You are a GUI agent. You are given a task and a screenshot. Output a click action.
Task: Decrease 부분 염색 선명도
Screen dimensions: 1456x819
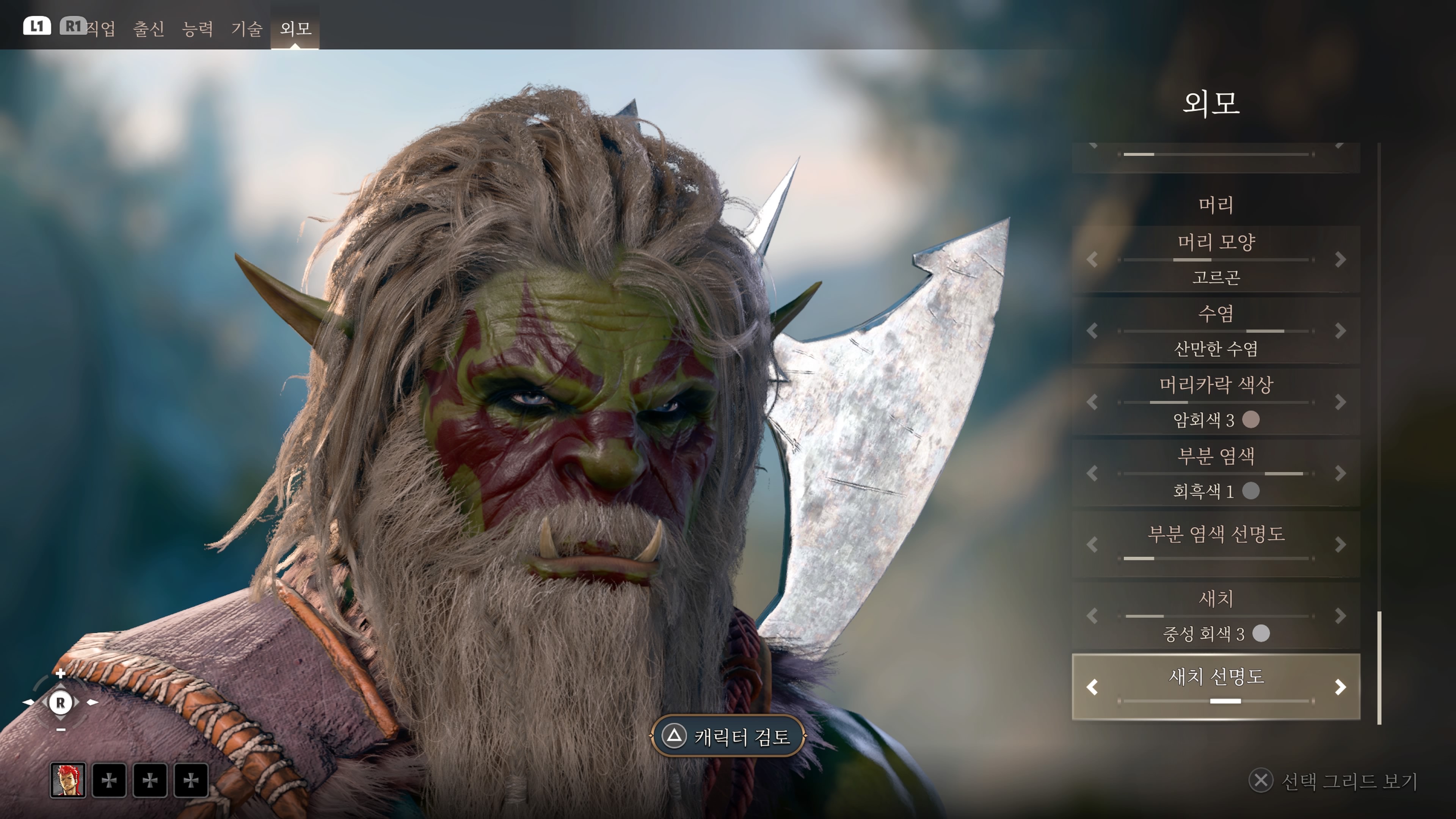point(1092,544)
